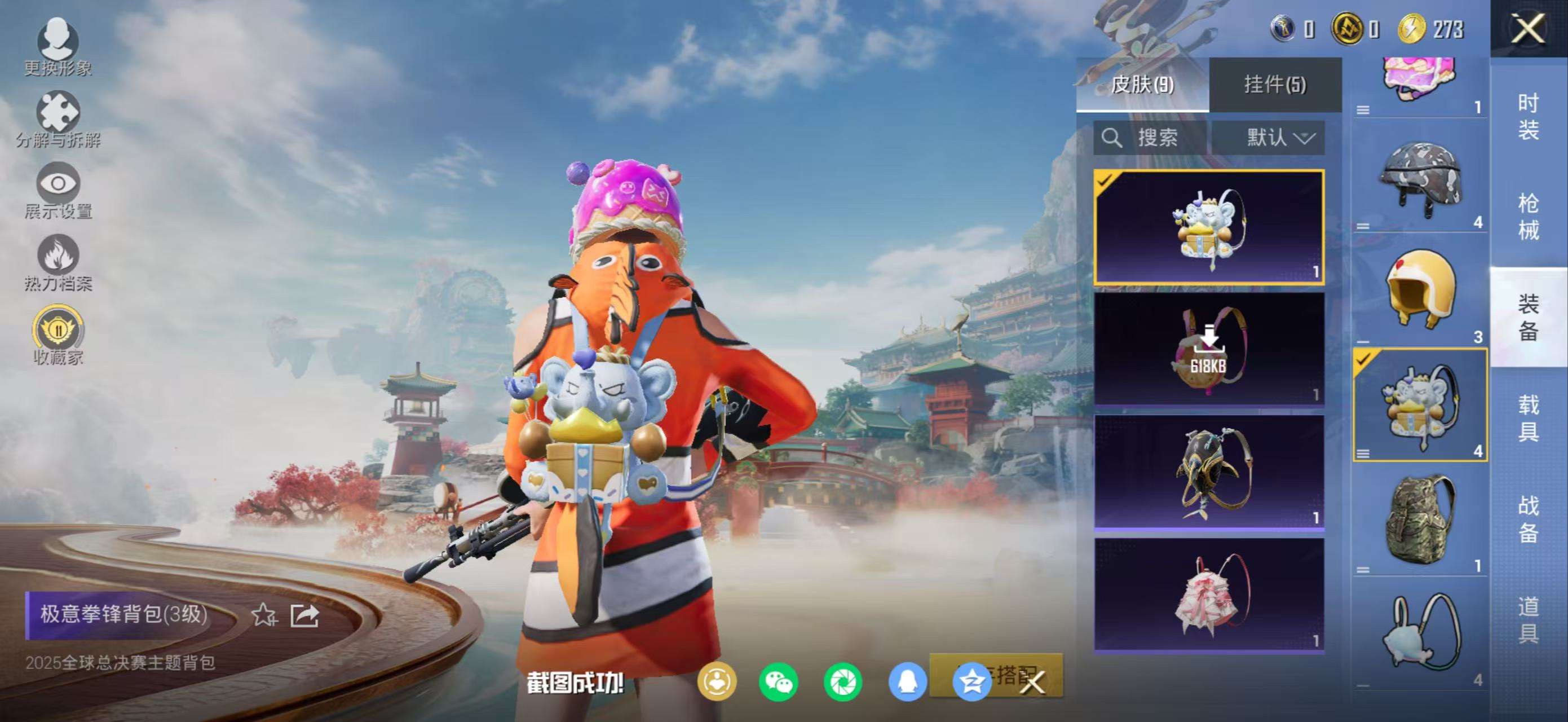Open the 热力档案 flame icon
This screenshot has width=1568, height=722.
click(58, 262)
